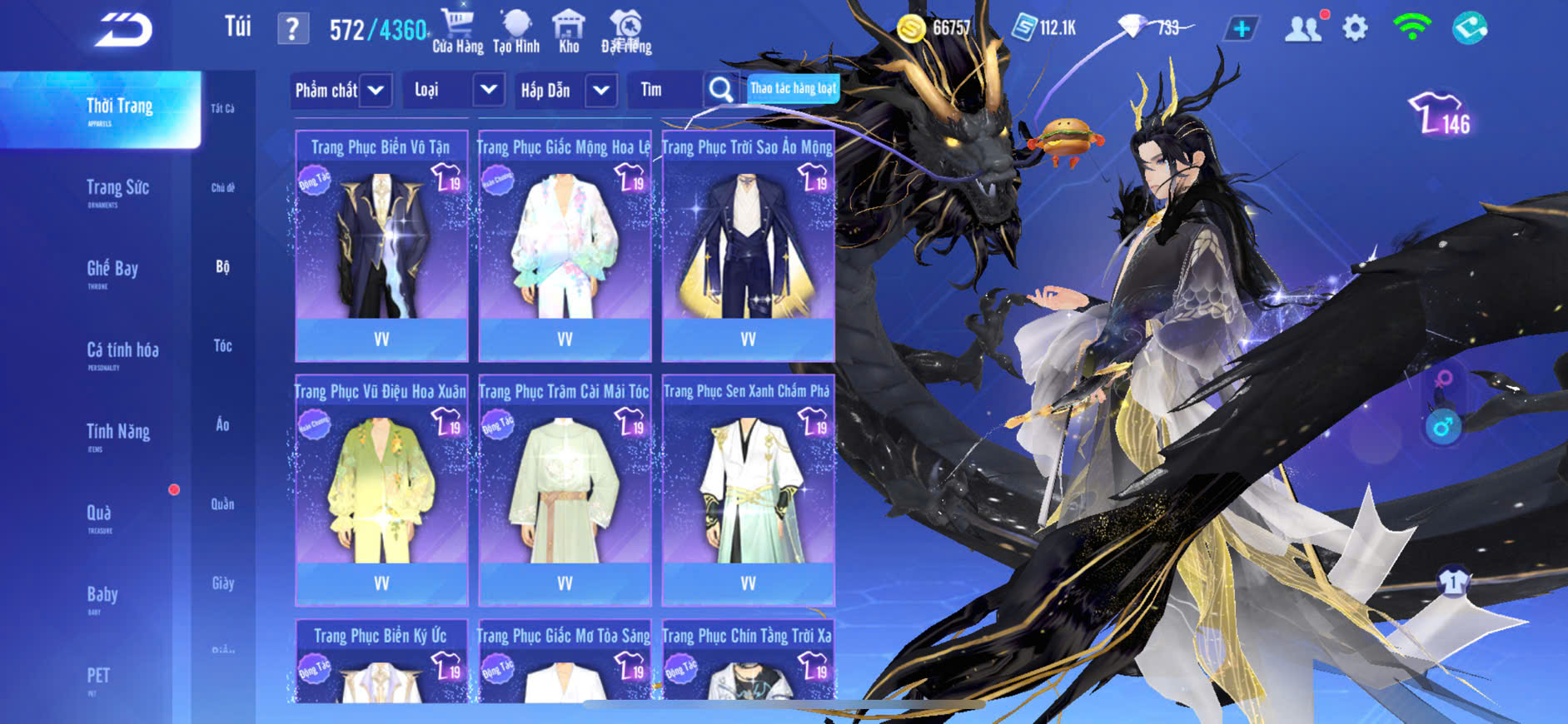Show the Tóc subcategory
Image resolution: width=1568 pixels, height=724 pixels.
coord(222,345)
